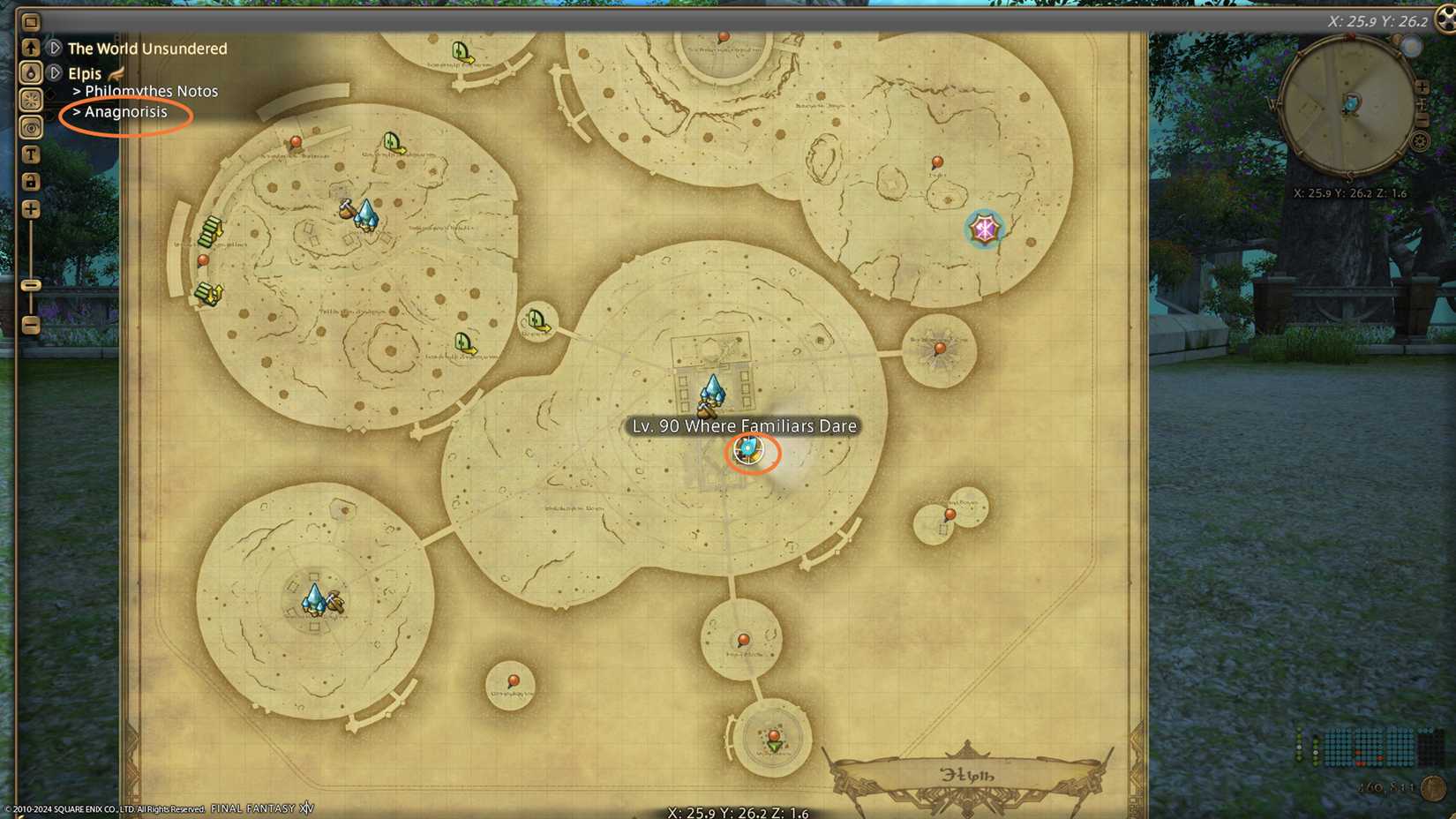Expand The World Unsundered disclosure arrow
1456x819 pixels.
[x=55, y=49]
